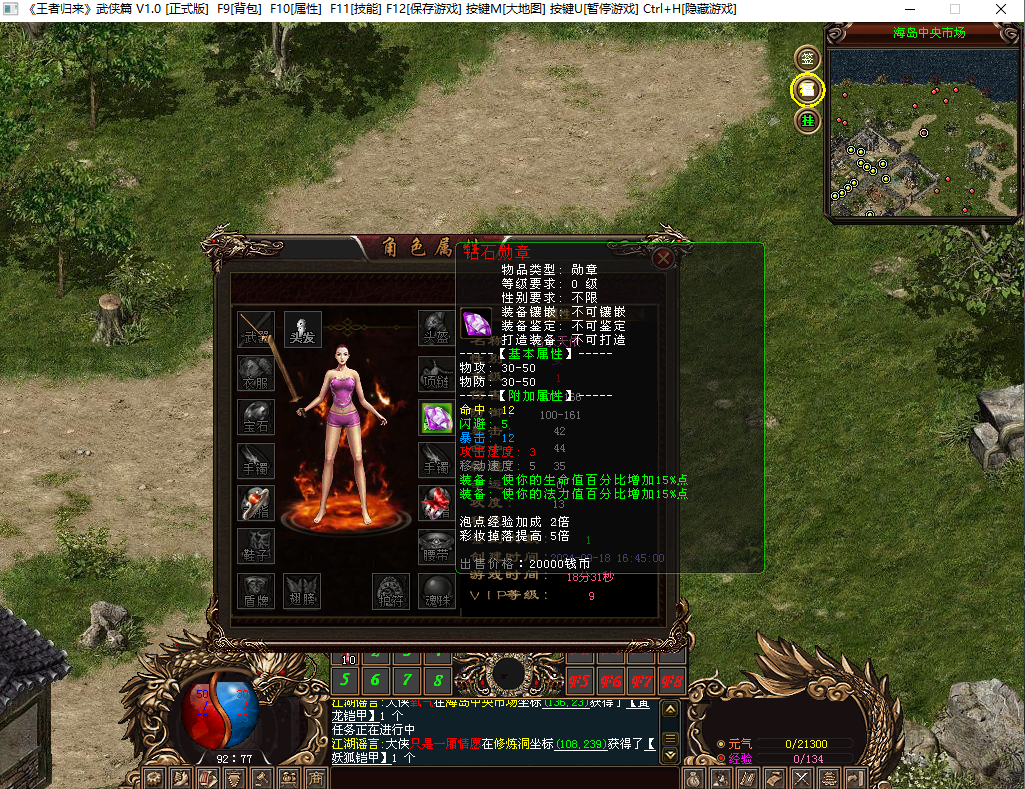Click the 盾牌 (shield) equipment slot
Screen dimensions: 1025x789
pos(256,591)
